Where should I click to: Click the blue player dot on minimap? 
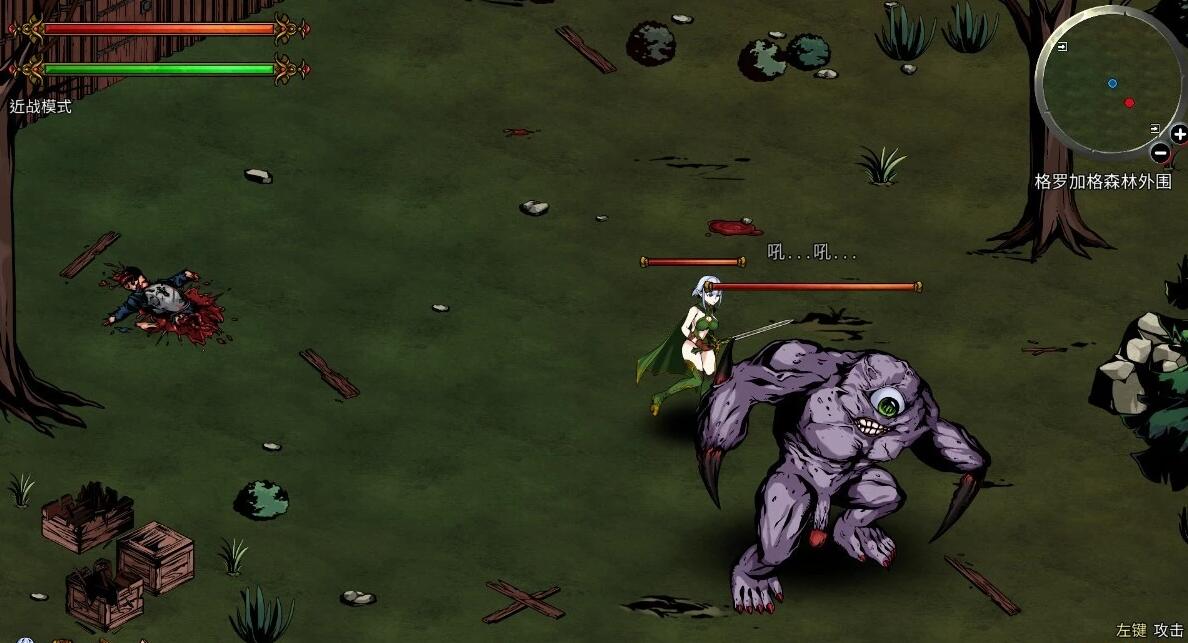point(1112,83)
